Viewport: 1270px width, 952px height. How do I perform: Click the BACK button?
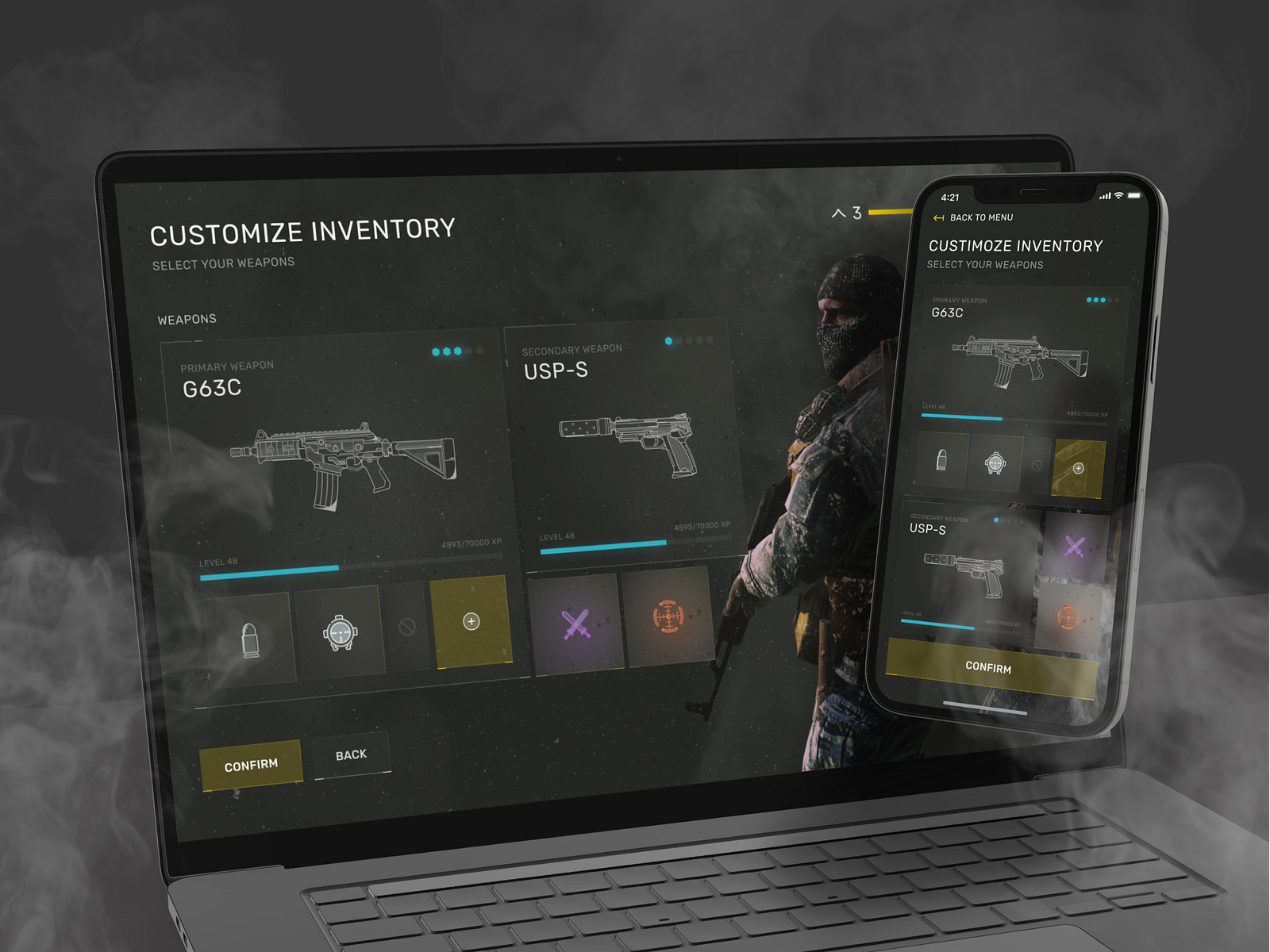pos(352,754)
